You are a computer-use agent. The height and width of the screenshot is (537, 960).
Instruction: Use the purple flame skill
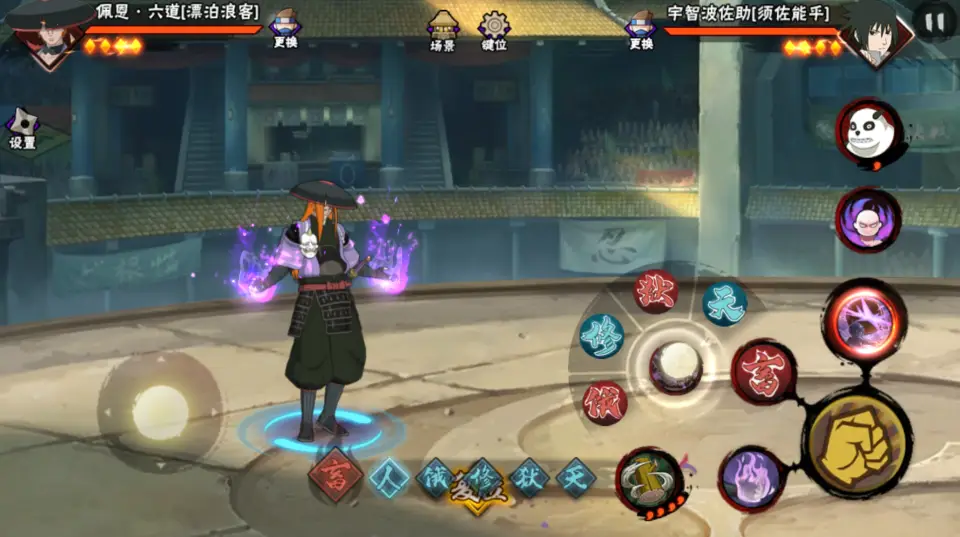(x=751, y=477)
